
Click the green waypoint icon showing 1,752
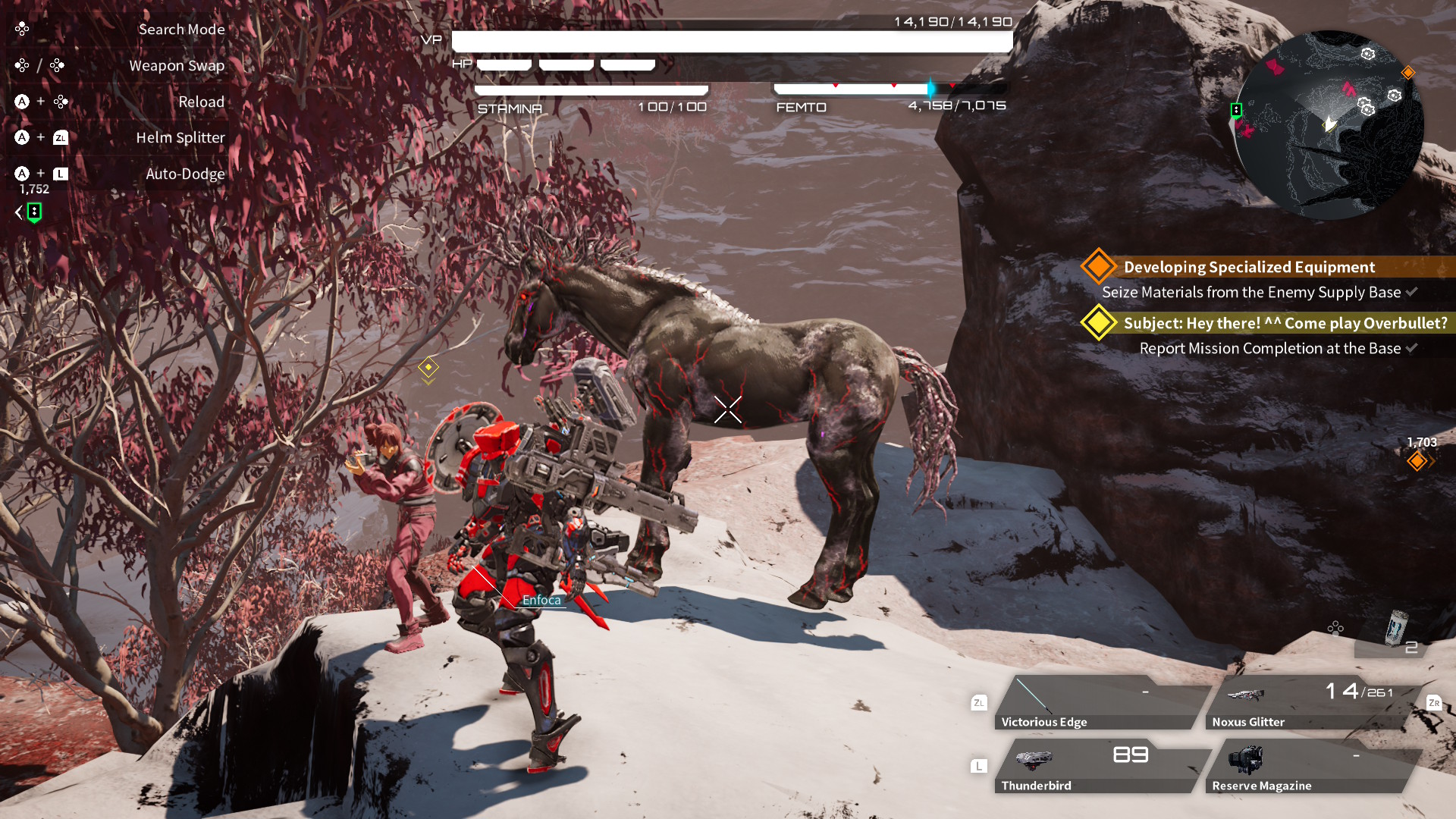(34, 212)
